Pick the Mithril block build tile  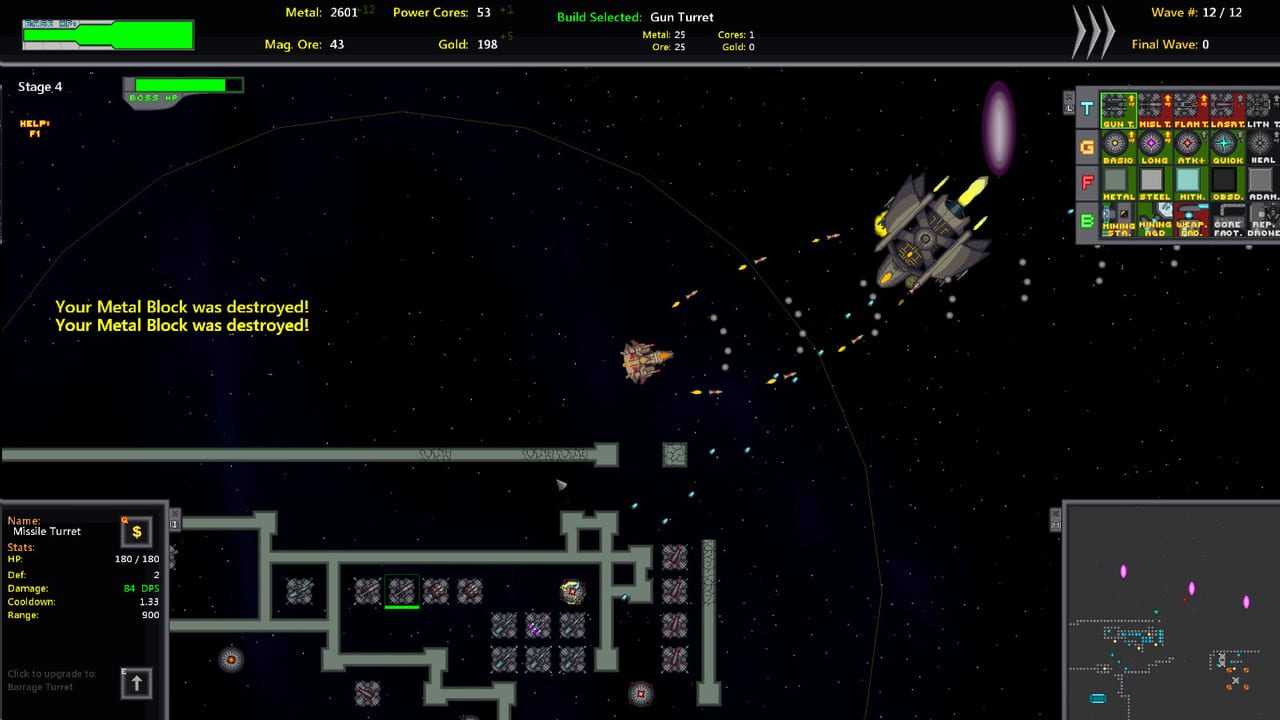pos(1189,182)
